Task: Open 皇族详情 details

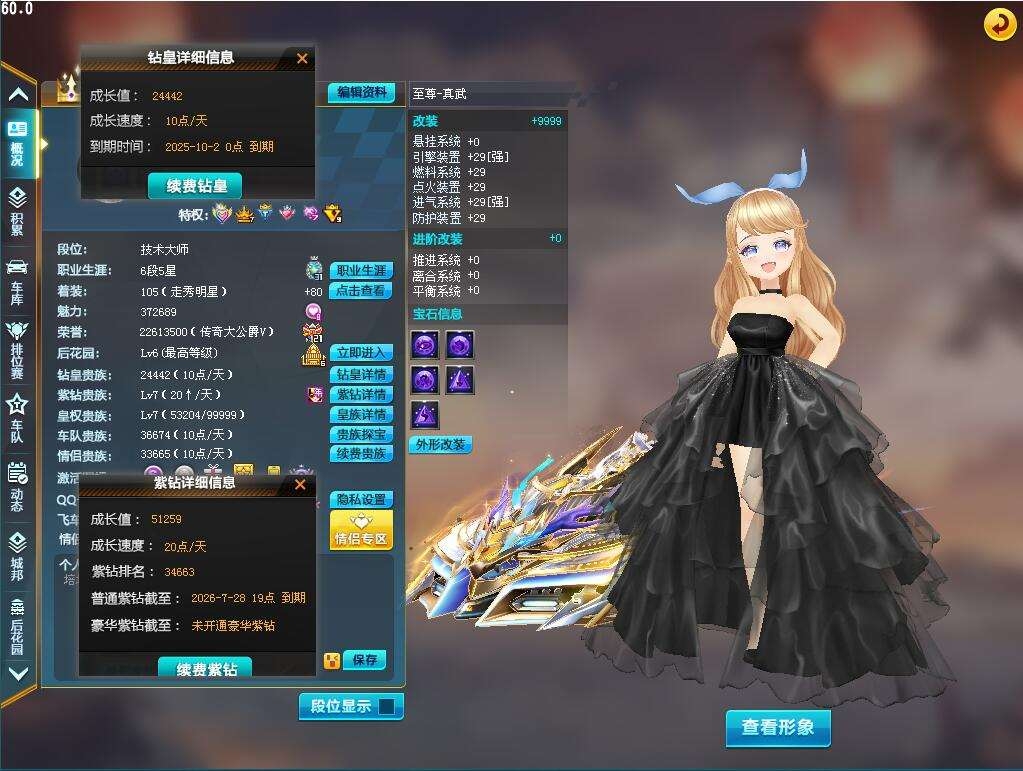Action: click(x=360, y=415)
